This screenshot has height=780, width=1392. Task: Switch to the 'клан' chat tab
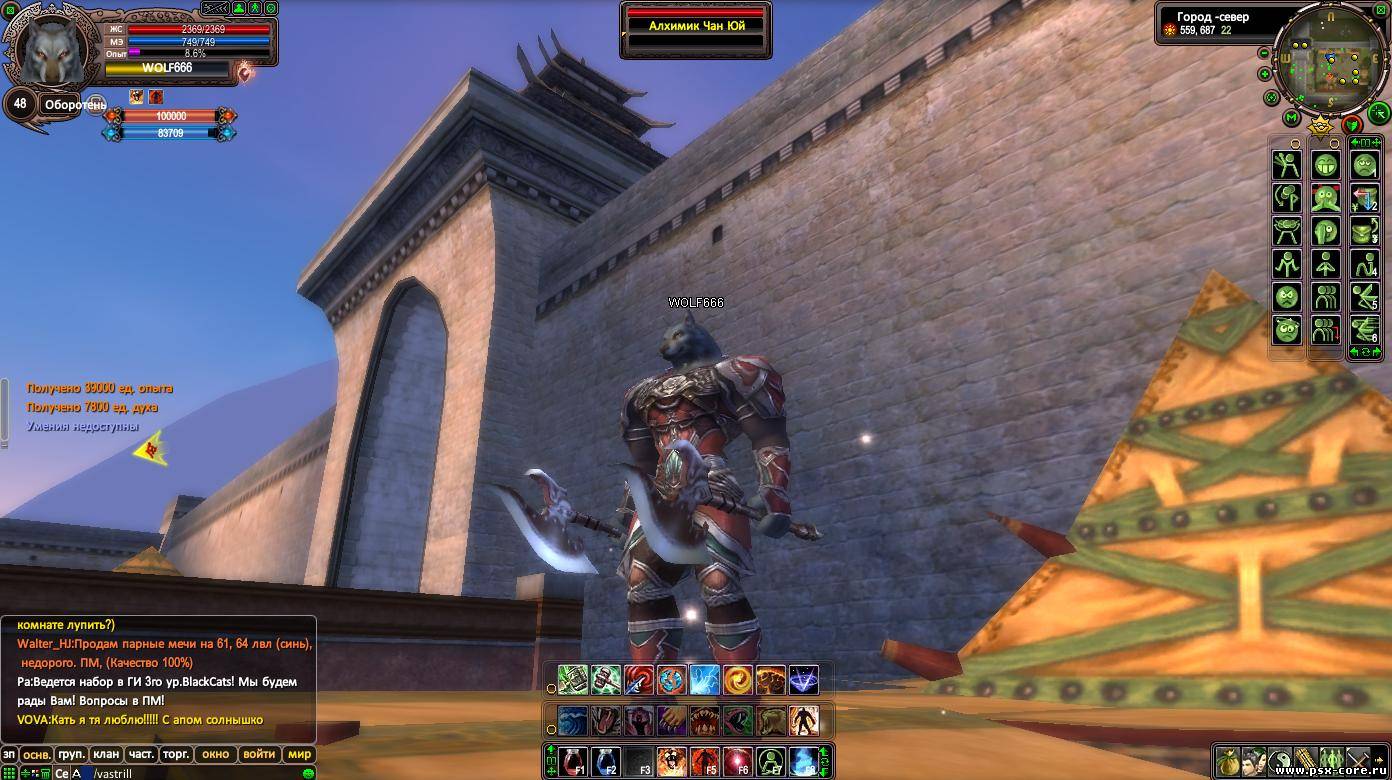click(106, 754)
